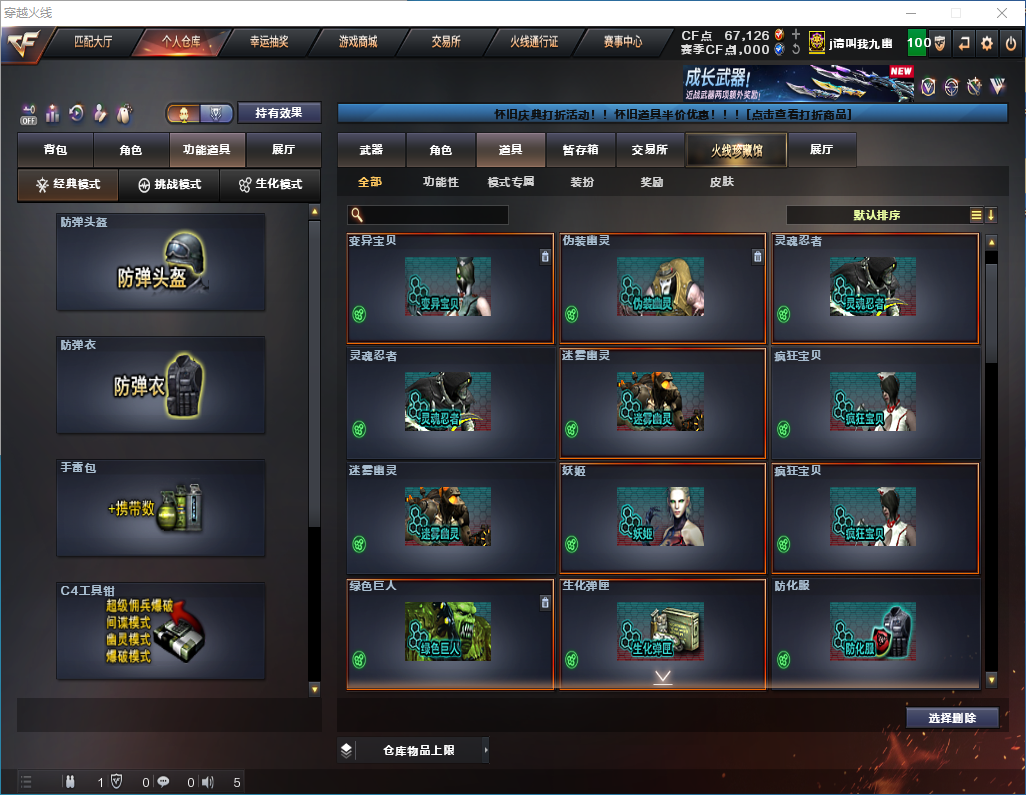Switch to 生化模式 mode tab
The image size is (1026, 795).
pyautogui.click(x=263, y=185)
